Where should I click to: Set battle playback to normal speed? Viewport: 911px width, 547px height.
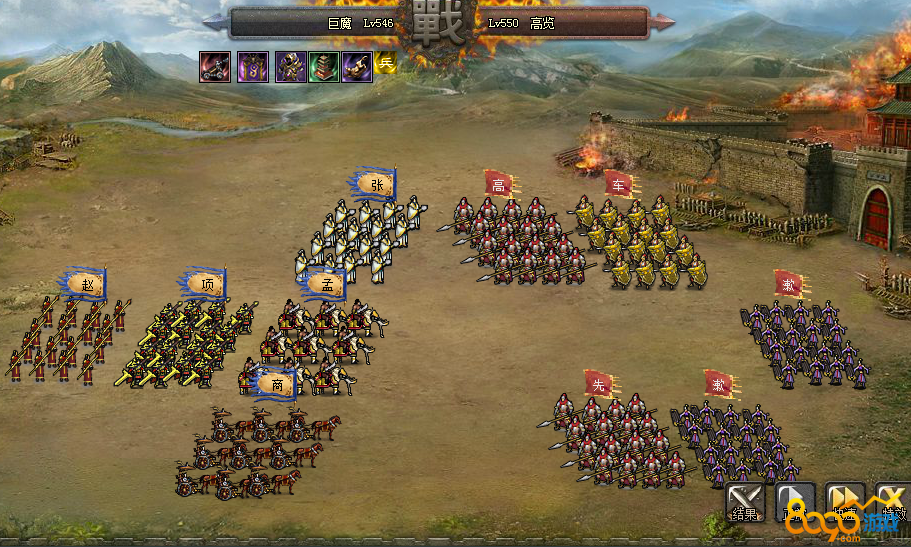click(795, 501)
